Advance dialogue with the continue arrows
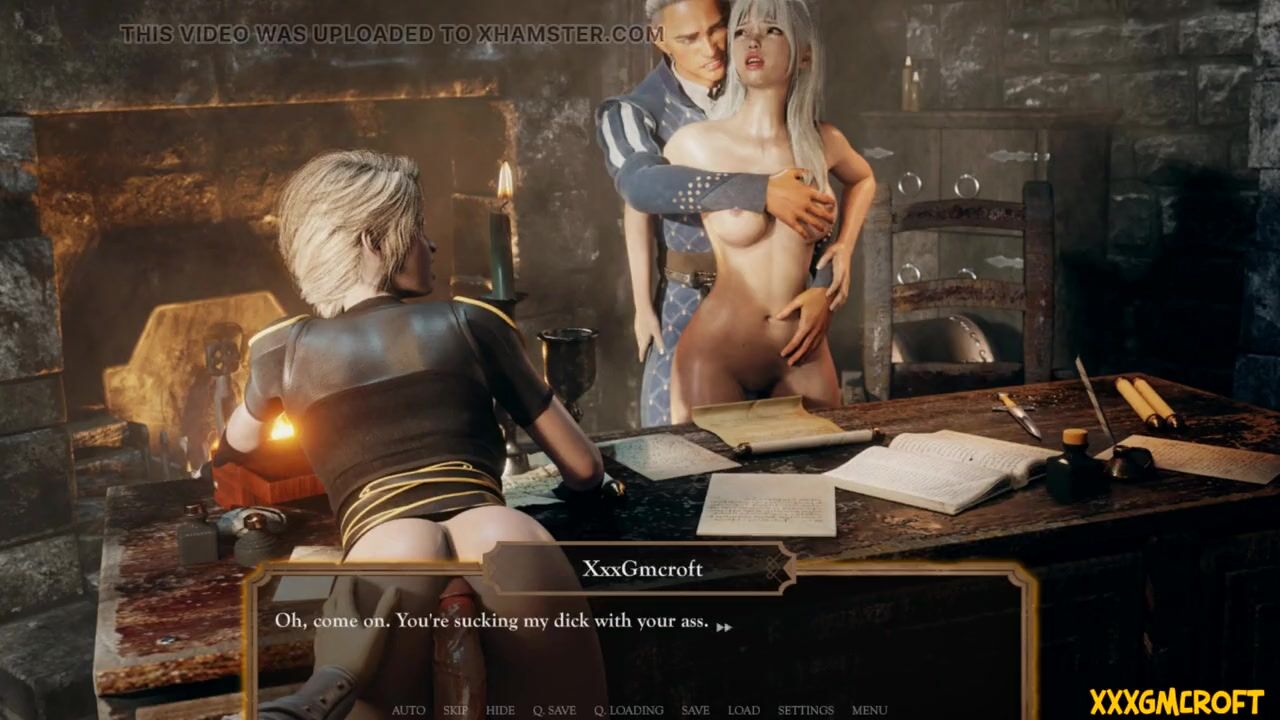 click(724, 627)
